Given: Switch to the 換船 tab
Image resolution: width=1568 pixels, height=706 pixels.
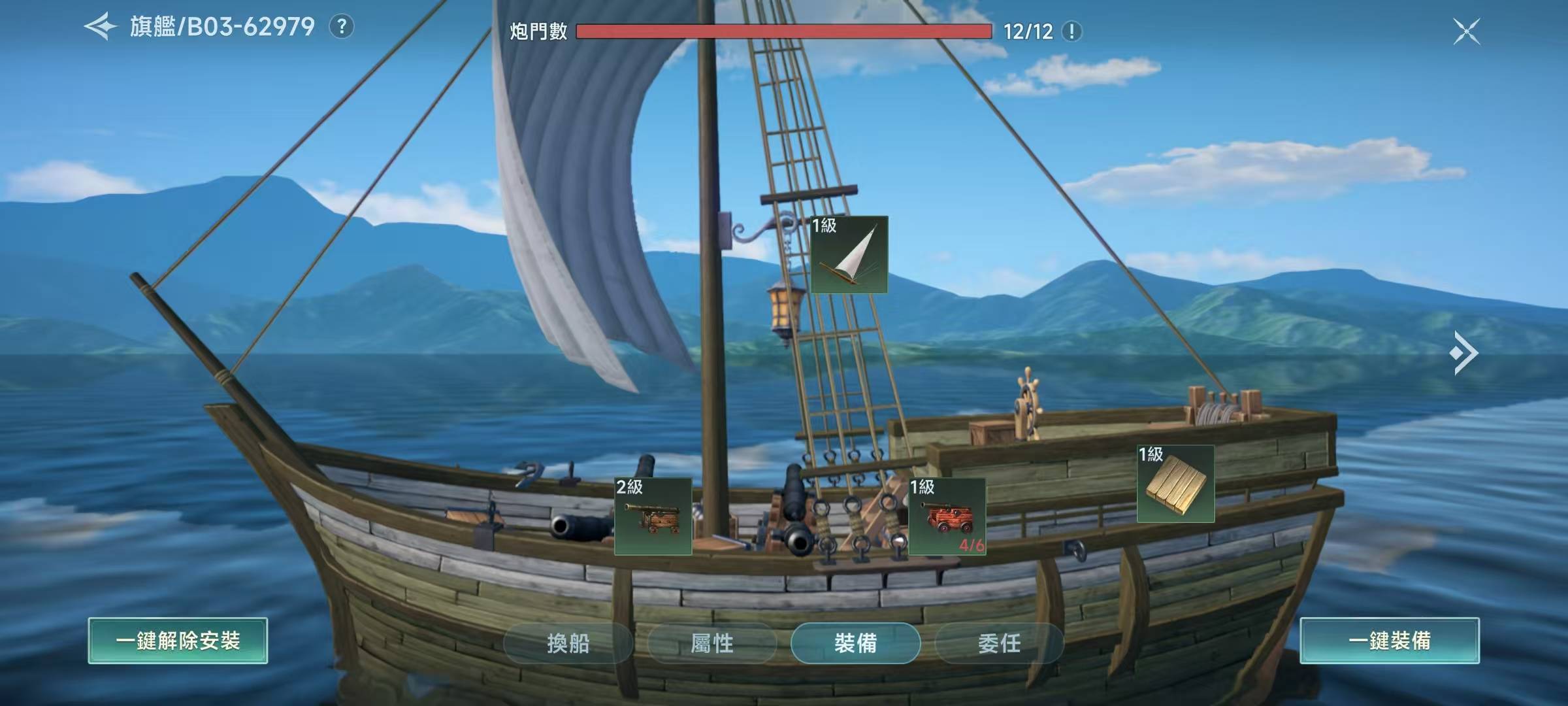Looking at the screenshot, I should (x=568, y=643).
